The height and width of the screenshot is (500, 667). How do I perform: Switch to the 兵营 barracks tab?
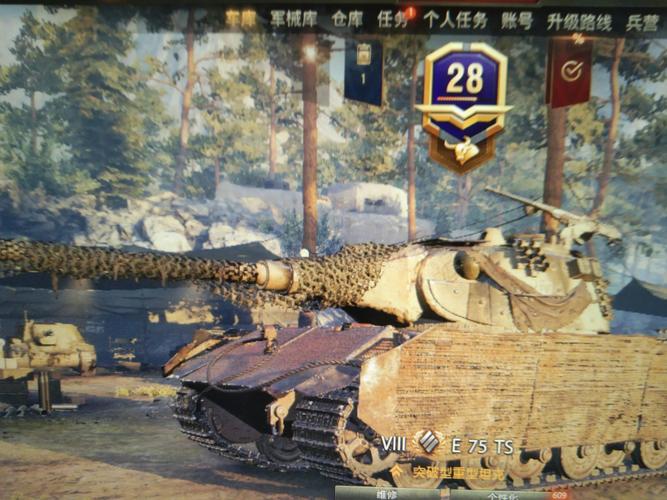pos(642,21)
